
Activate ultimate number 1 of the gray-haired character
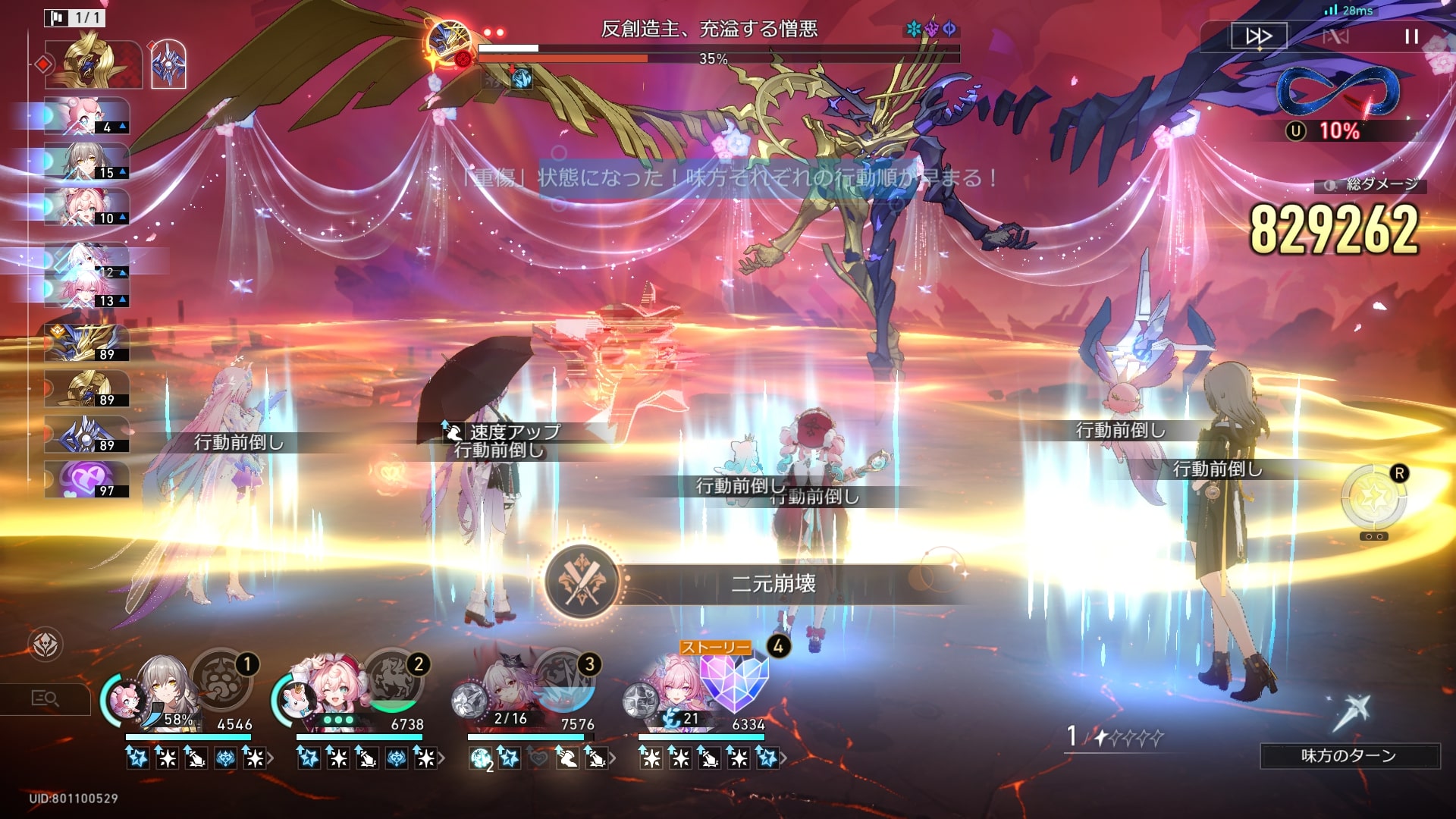[x=221, y=679]
